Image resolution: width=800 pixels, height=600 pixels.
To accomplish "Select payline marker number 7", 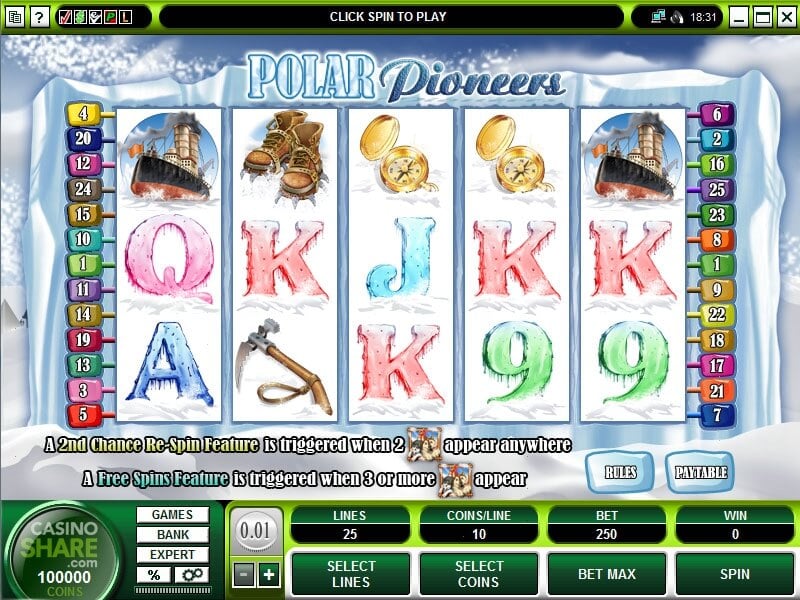I will (x=717, y=414).
